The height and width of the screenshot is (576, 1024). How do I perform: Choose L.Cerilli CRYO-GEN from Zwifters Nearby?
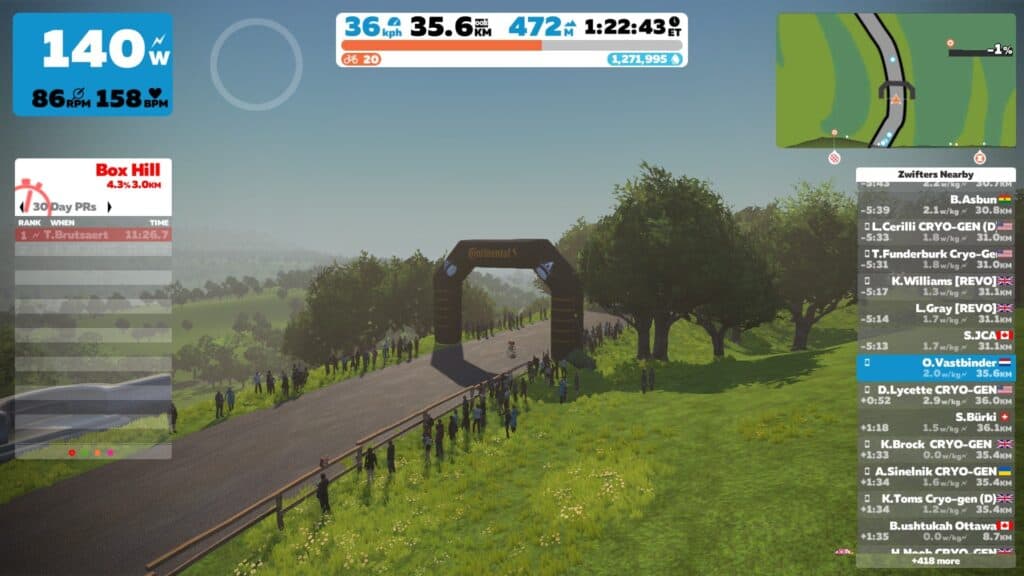point(936,231)
